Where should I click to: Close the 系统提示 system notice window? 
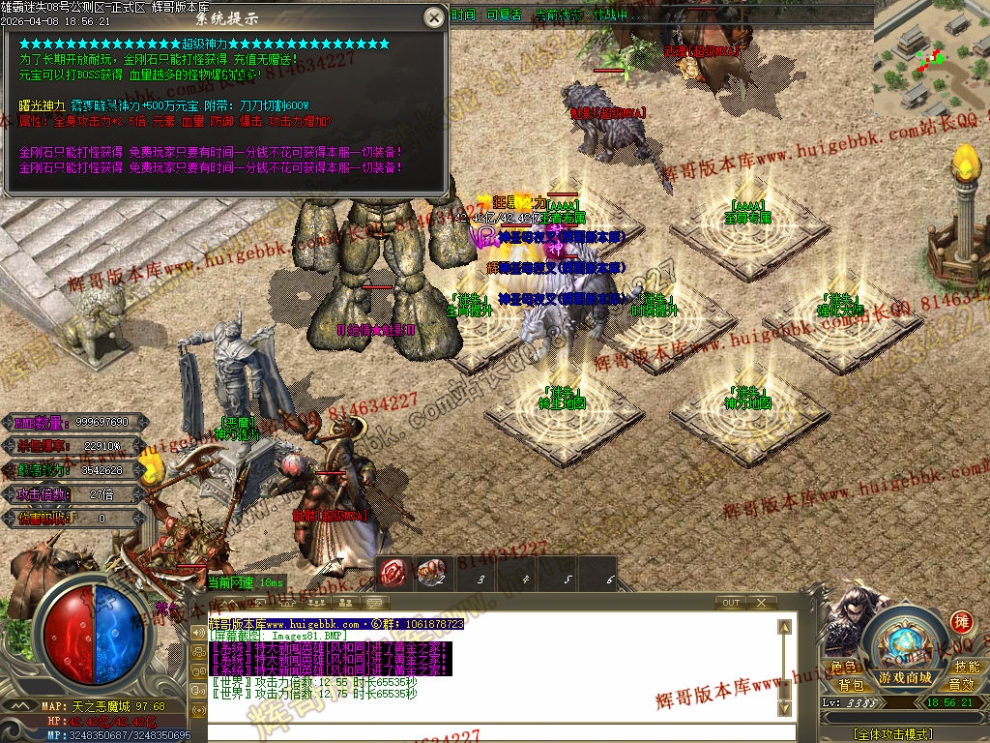433,17
